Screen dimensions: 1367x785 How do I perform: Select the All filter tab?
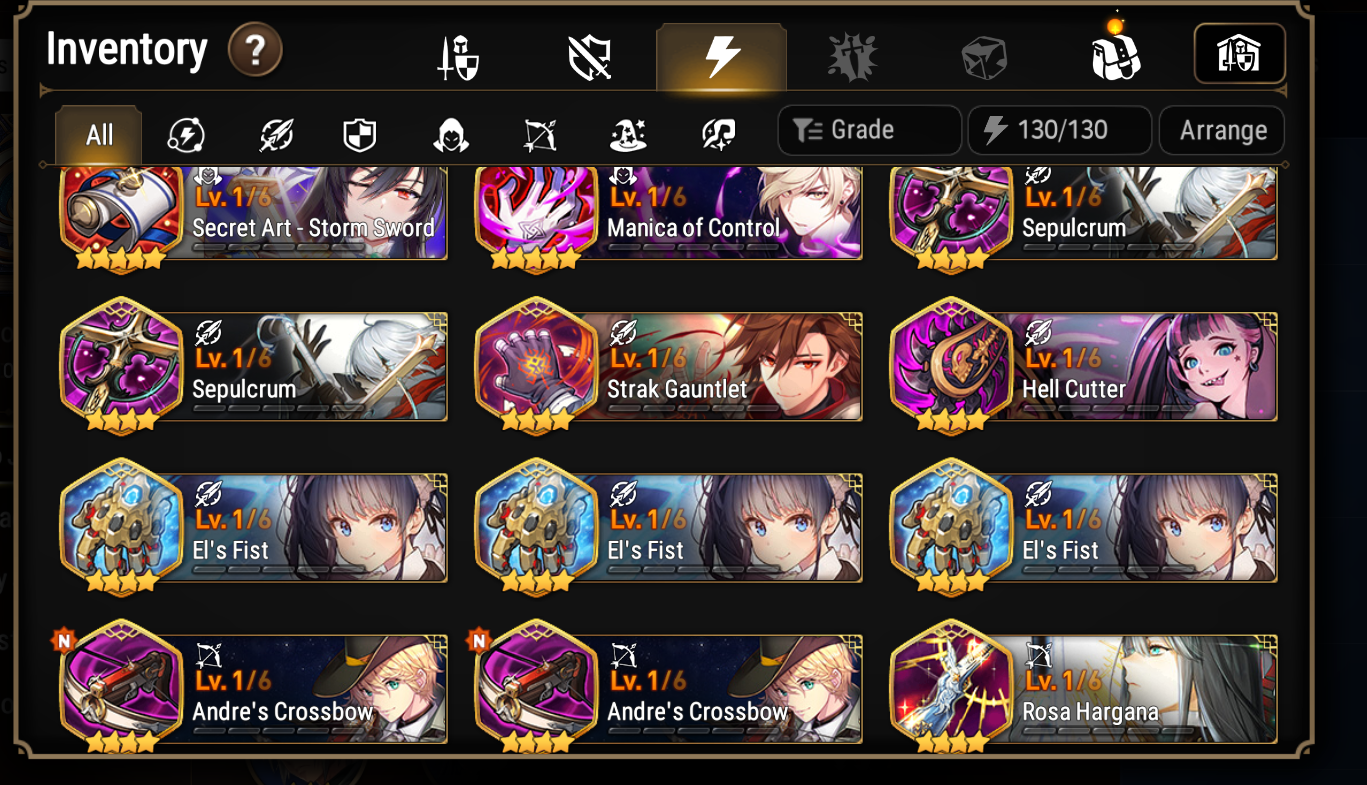(97, 135)
